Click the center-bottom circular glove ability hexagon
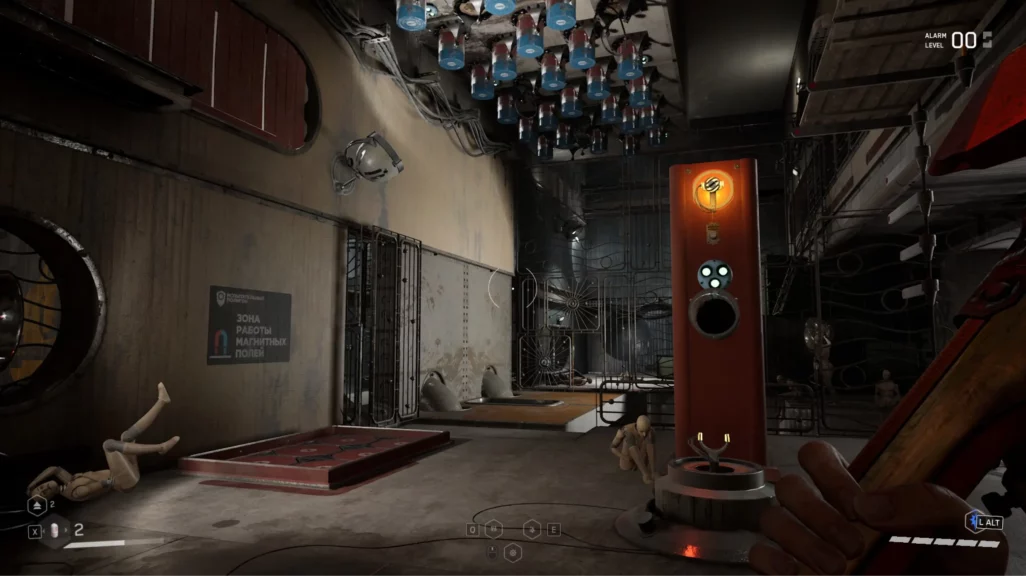 point(512,552)
